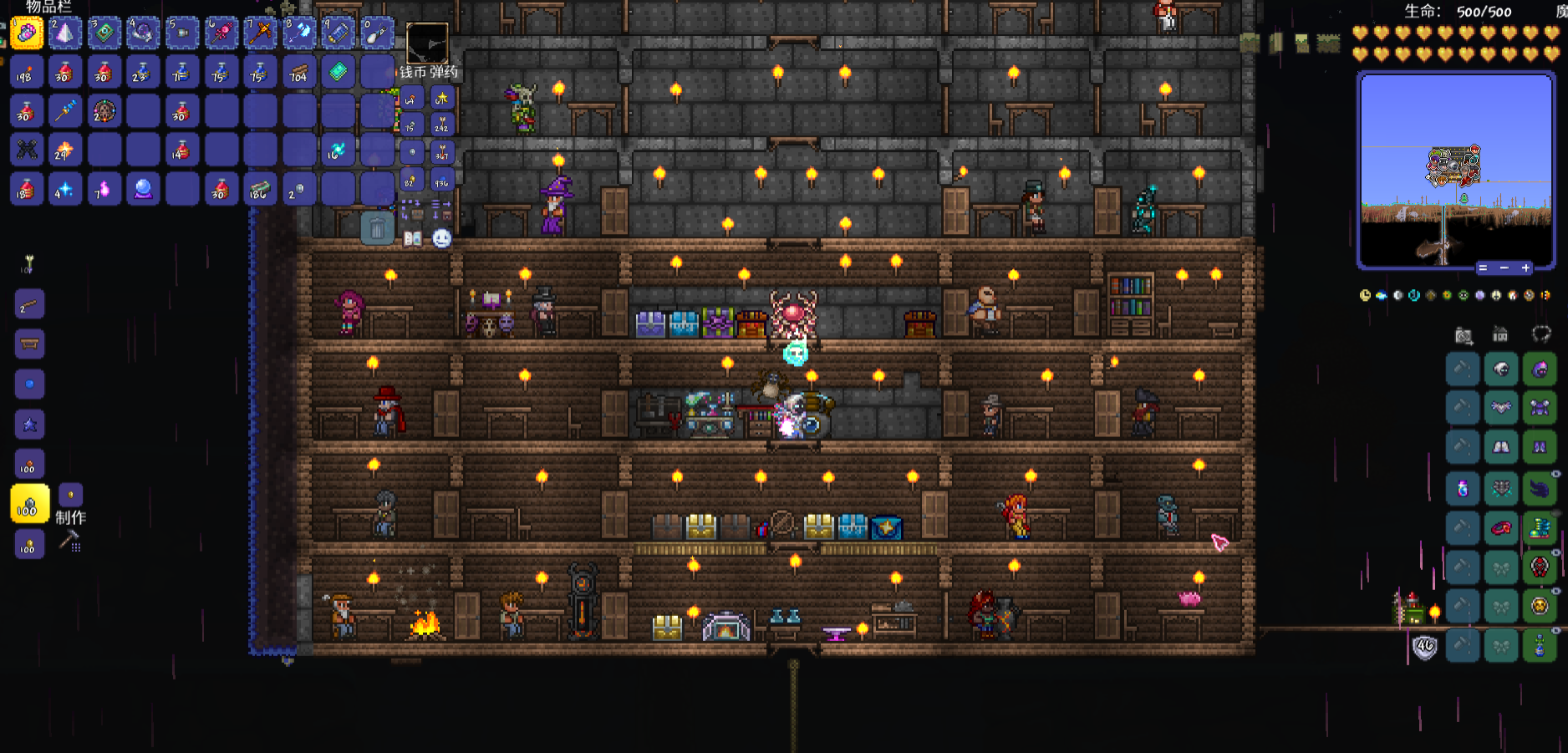
Task: Reset minimap zoom with the equals button
Action: click(1482, 268)
